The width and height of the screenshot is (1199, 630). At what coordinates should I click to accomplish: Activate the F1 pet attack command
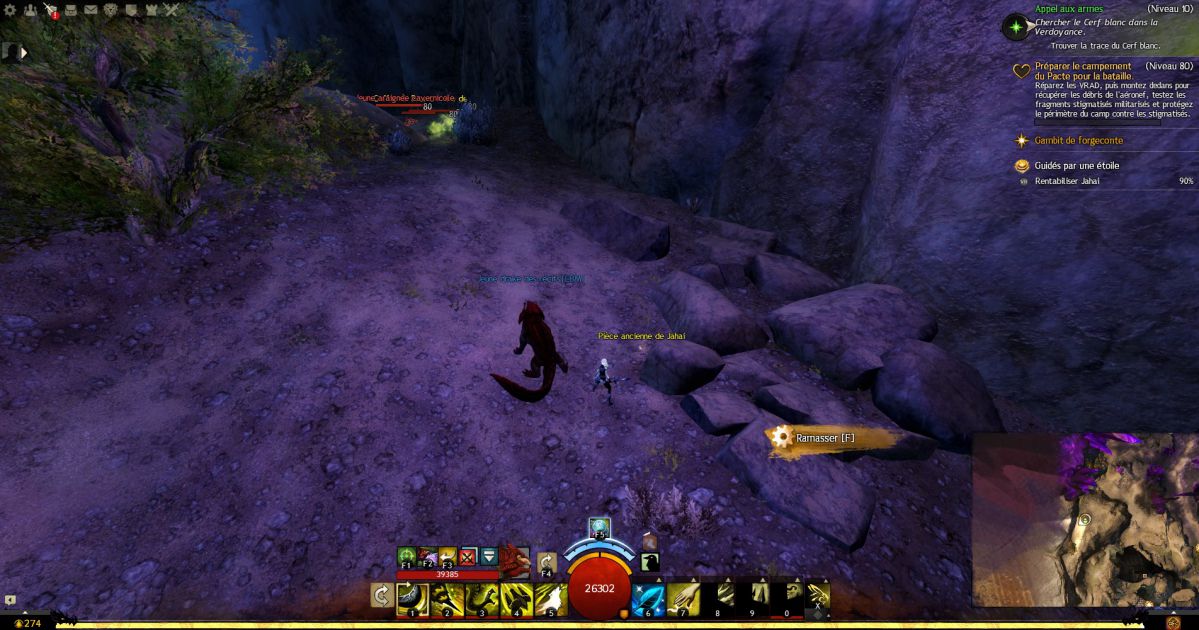(x=407, y=555)
